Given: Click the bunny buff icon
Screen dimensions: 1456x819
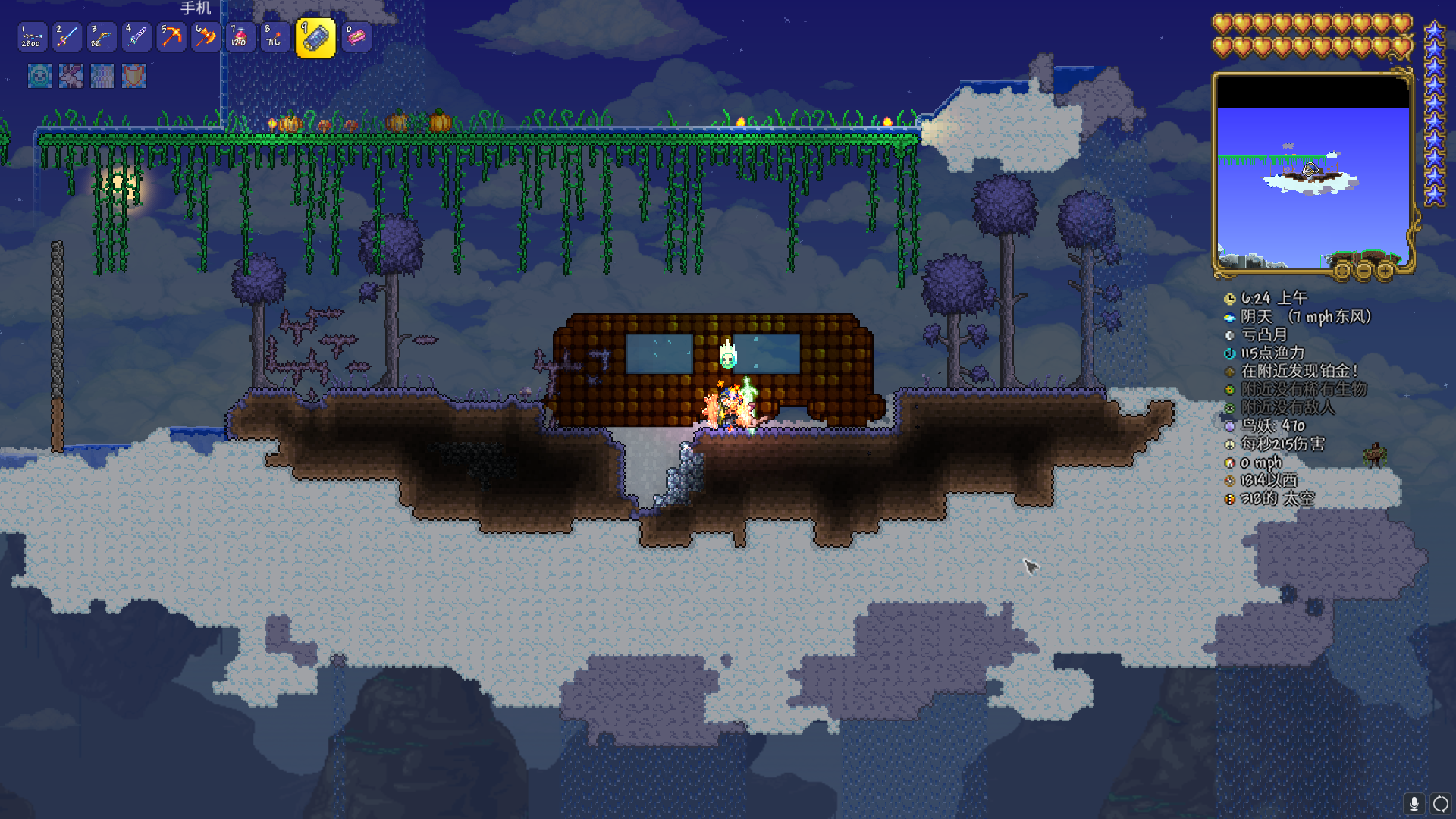Looking at the screenshot, I should point(71,76).
